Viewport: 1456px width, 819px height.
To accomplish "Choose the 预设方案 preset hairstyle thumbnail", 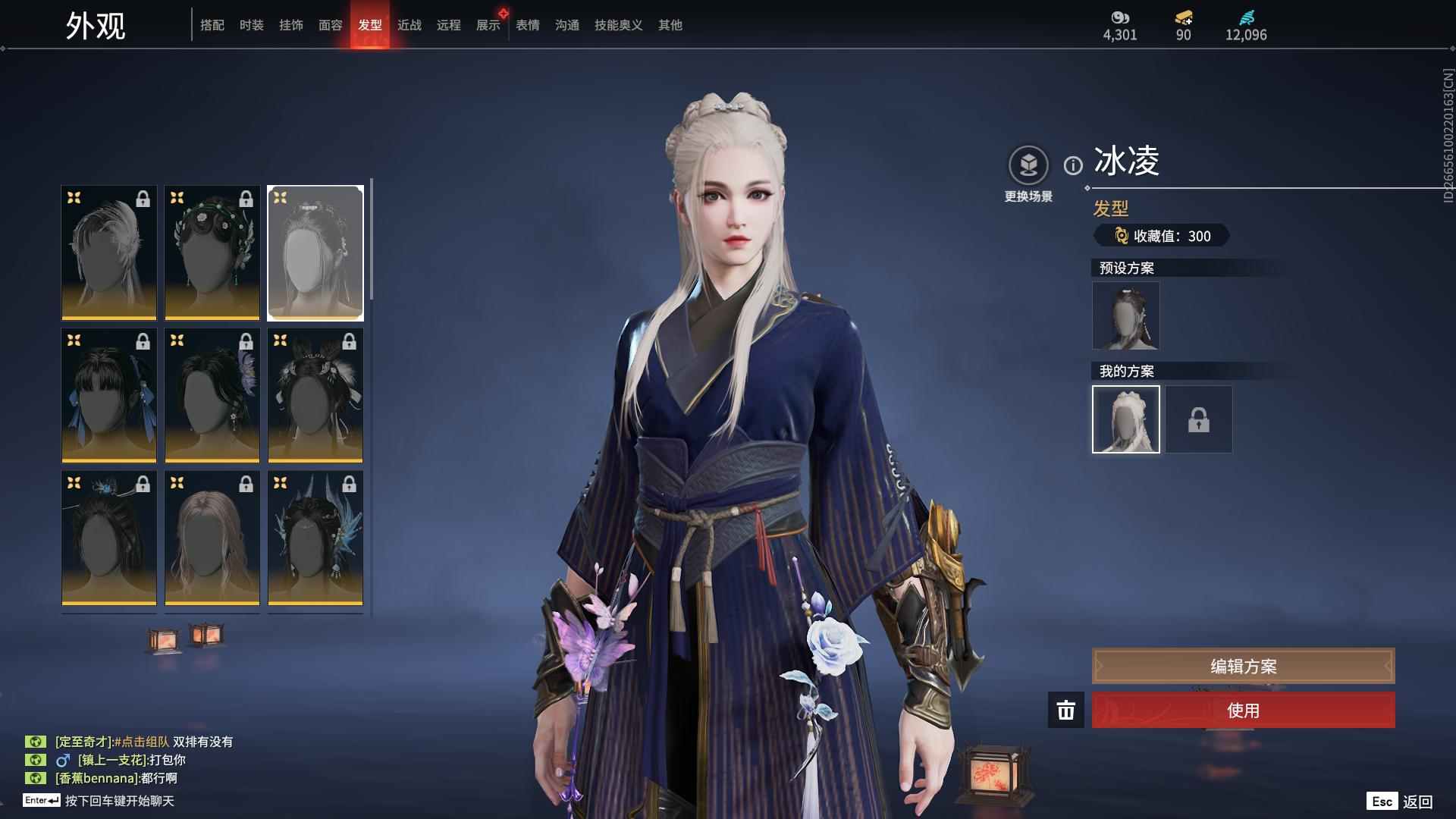I will 1125,316.
